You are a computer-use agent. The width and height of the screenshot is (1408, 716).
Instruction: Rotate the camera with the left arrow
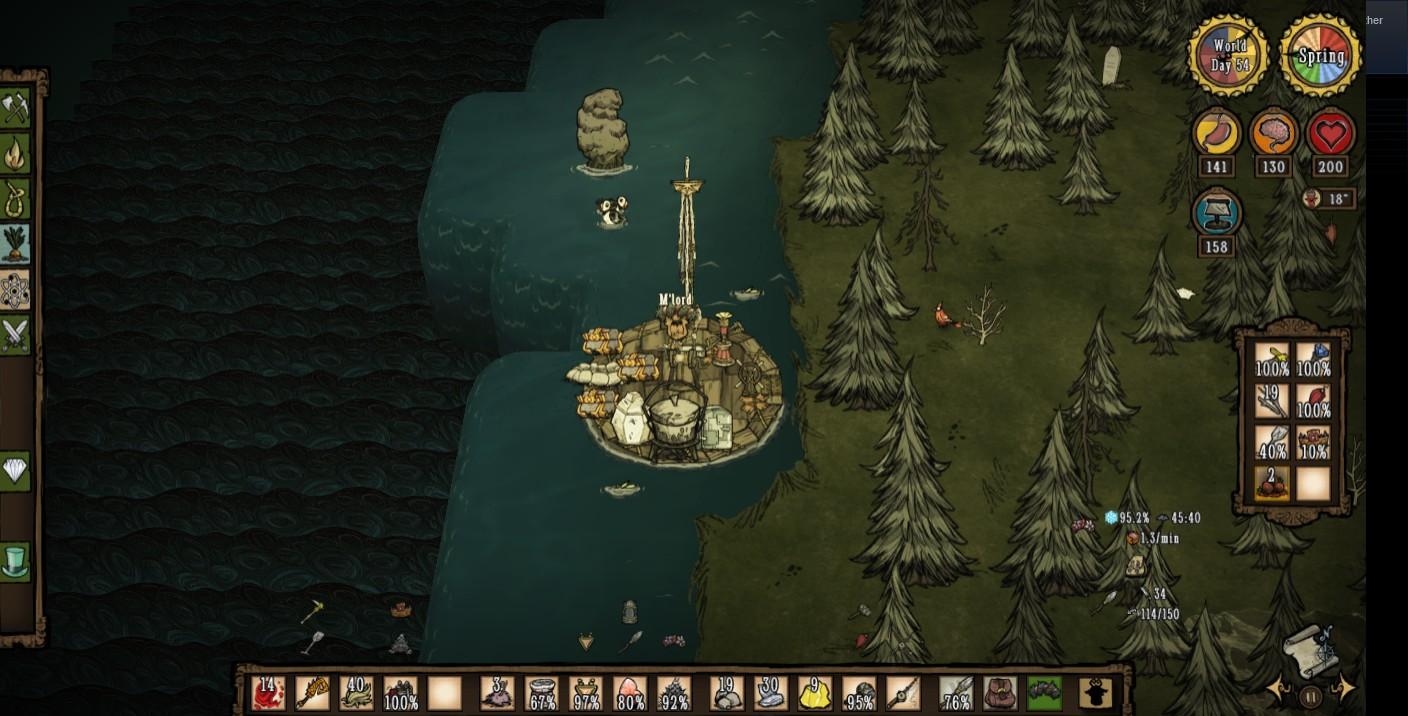click(x=1277, y=689)
